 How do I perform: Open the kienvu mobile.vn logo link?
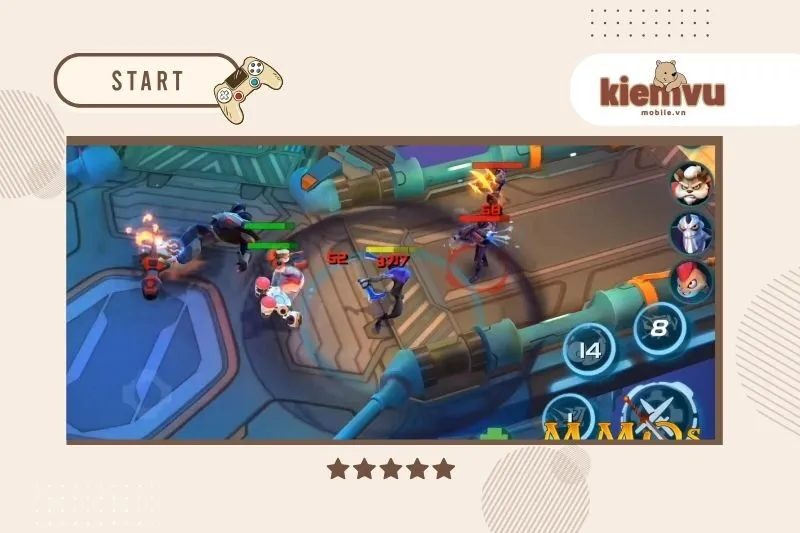click(661, 91)
